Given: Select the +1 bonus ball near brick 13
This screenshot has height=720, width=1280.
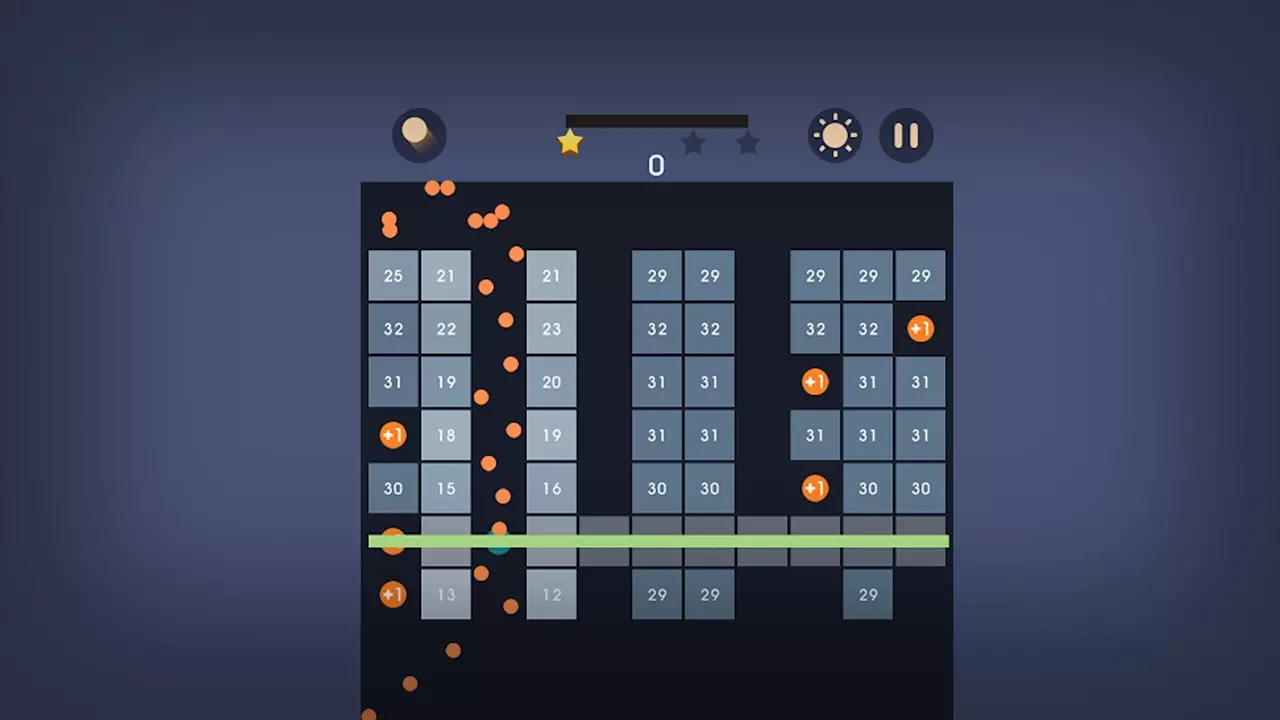Looking at the screenshot, I should tap(393, 594).
